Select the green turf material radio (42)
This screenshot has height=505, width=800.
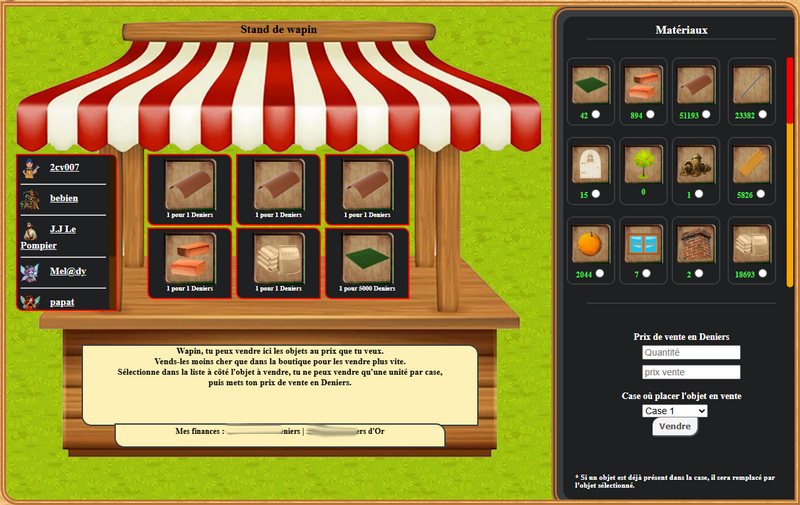coord(597,115)
